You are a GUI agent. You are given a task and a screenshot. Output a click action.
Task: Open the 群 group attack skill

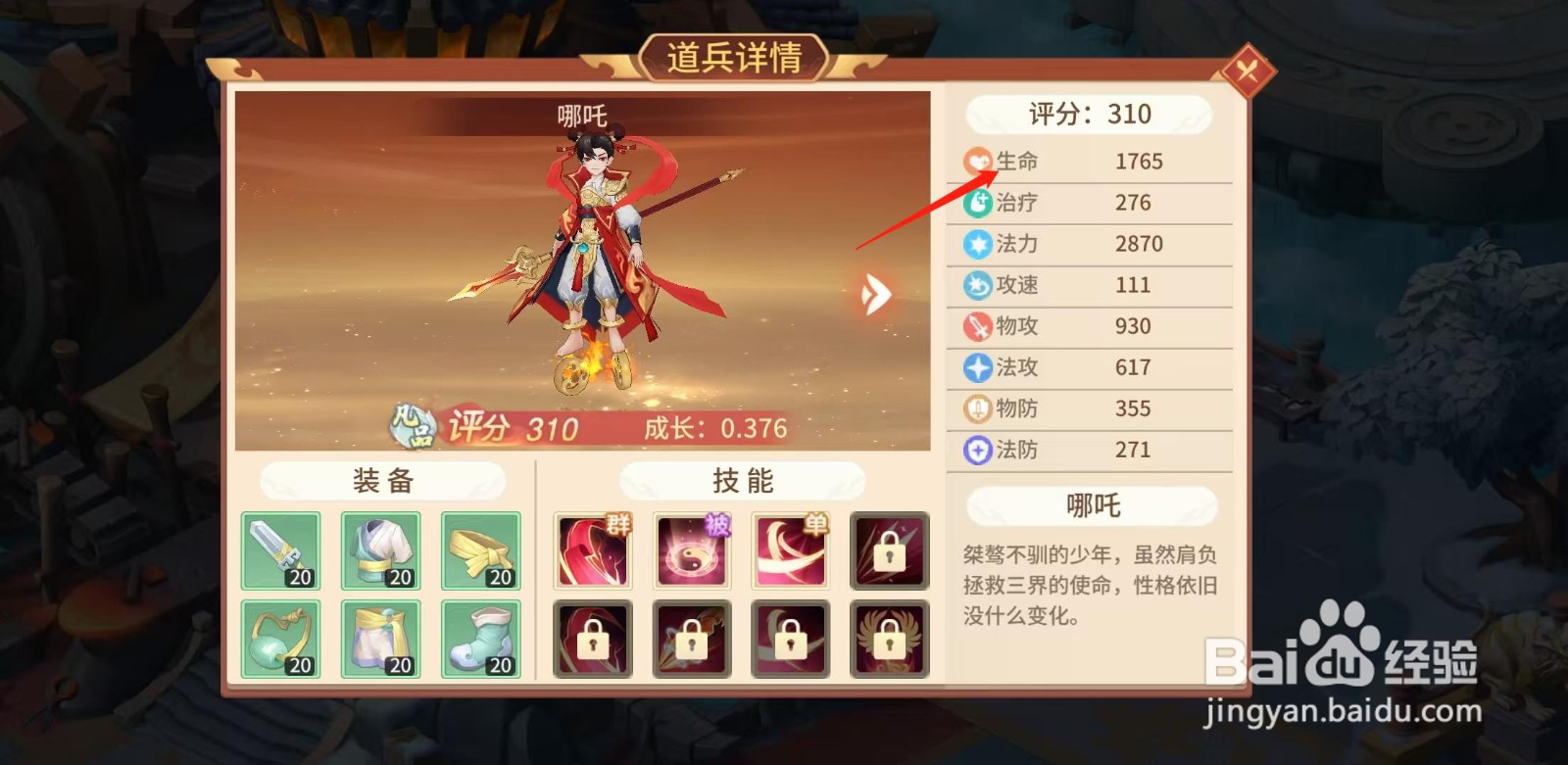pyautogui.click(x=591, y=550)
